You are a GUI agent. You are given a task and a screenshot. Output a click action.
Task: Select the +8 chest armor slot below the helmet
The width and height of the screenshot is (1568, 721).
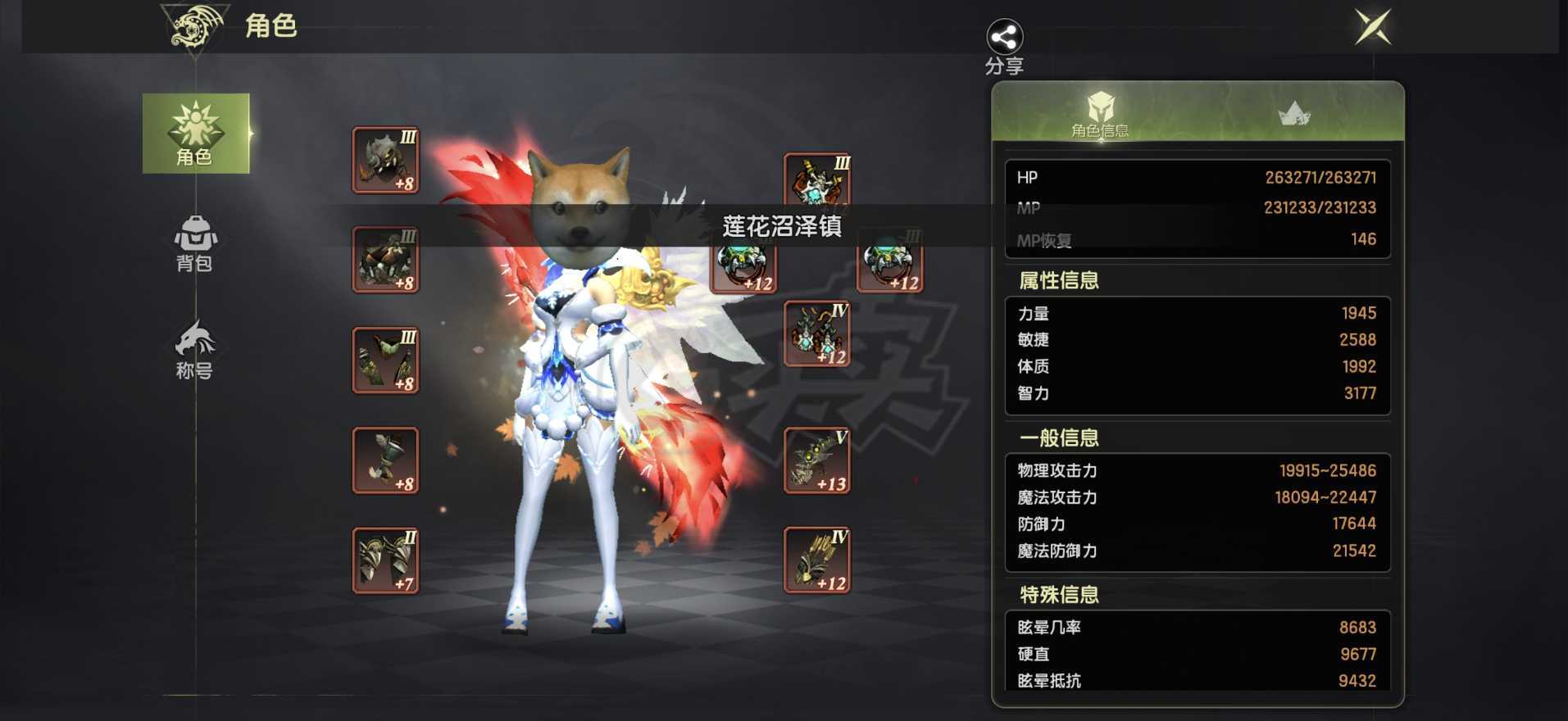pyautogui.click(x=385, y=261)
